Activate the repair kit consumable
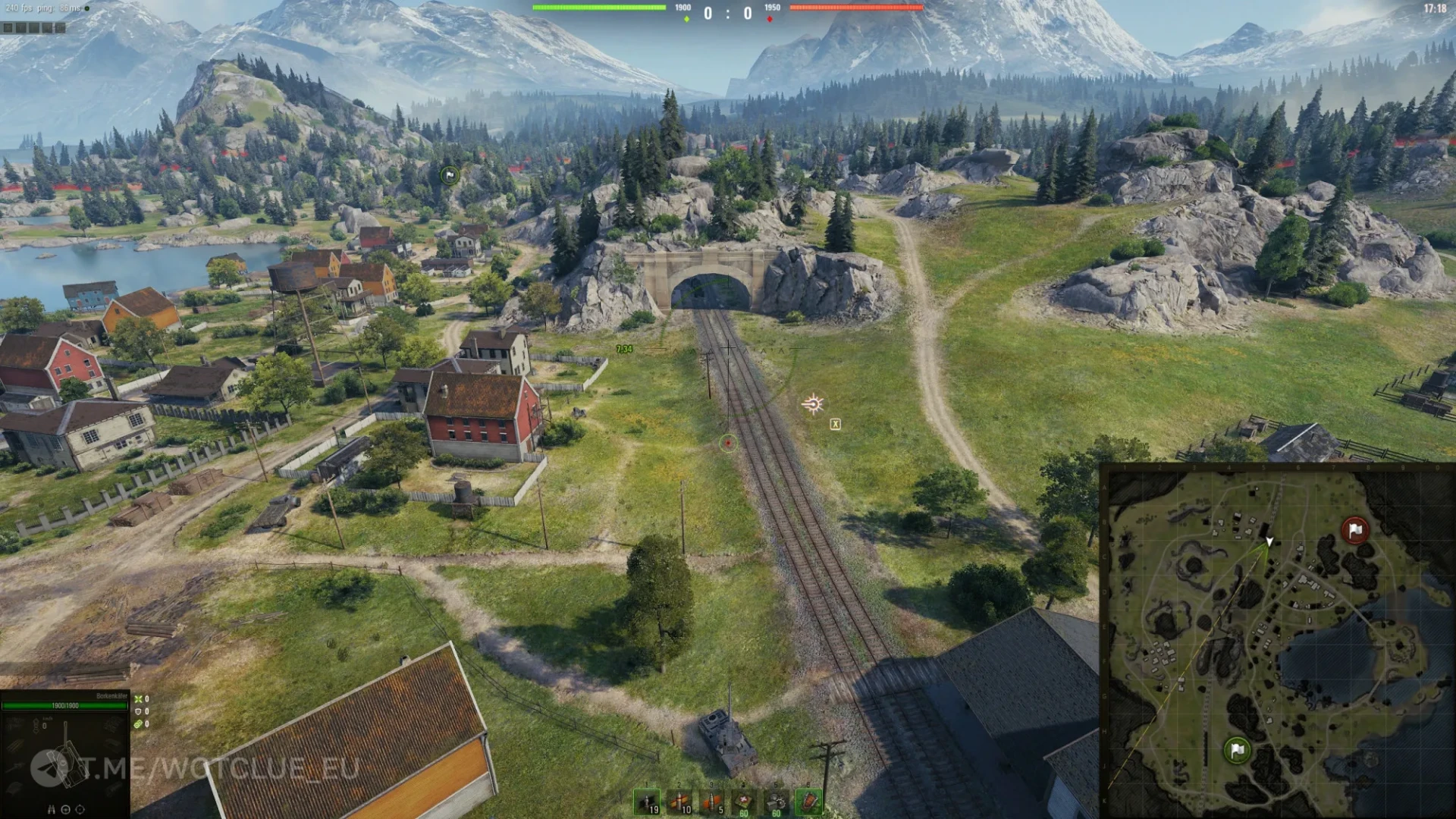This screenshot has width=1456, height=819. pyautogui.click(x=777, y=802)
